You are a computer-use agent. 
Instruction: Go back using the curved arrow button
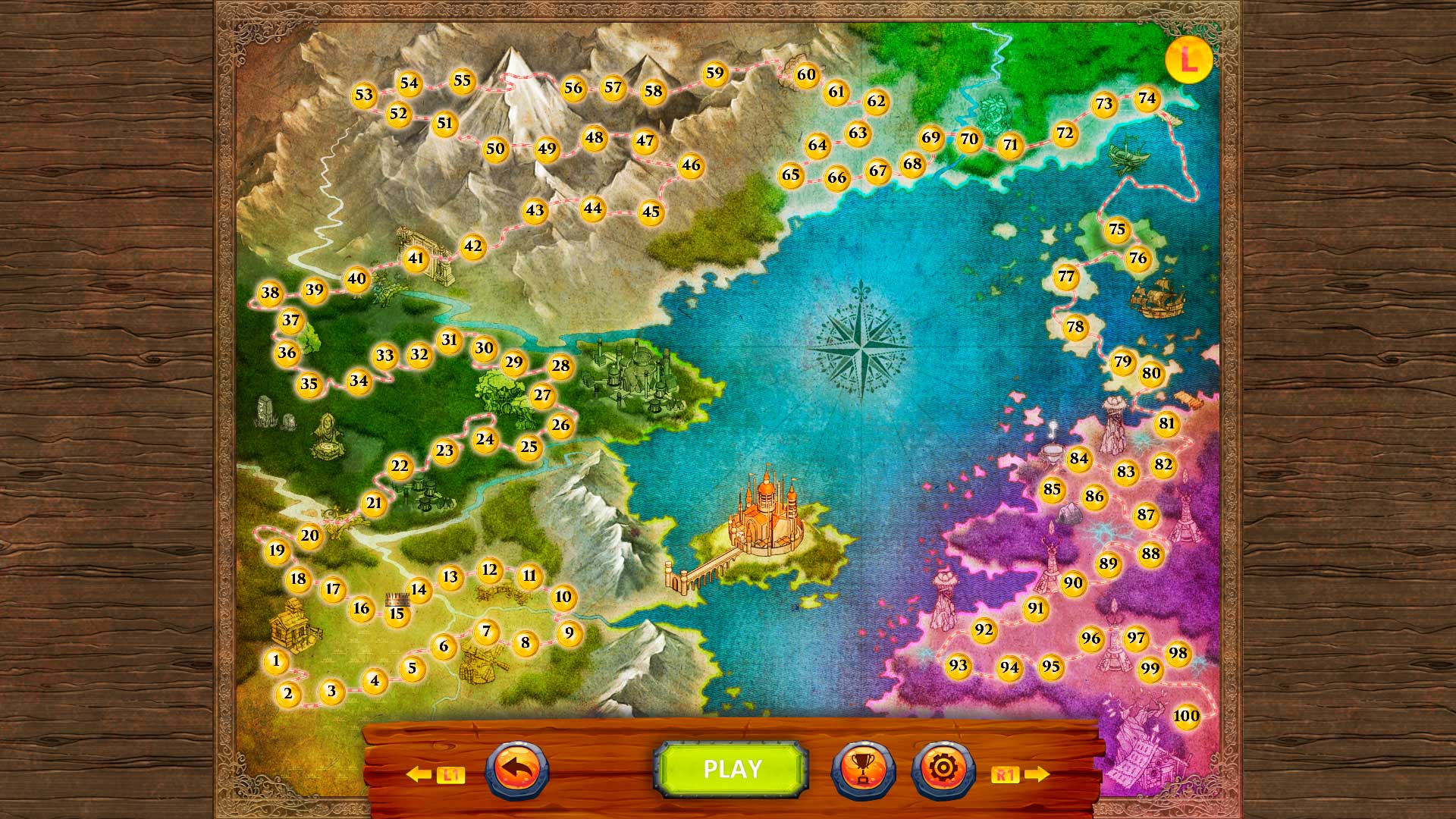point(519,768)
